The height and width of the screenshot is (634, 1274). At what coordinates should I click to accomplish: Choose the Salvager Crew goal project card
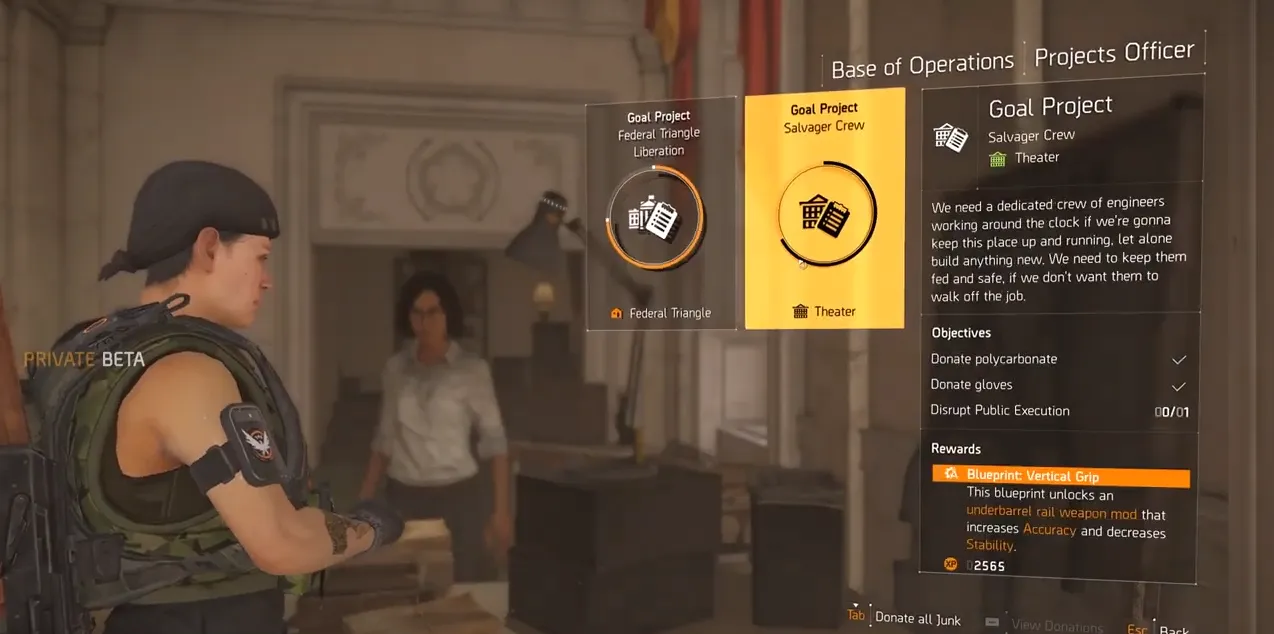[x=825, y=210]
